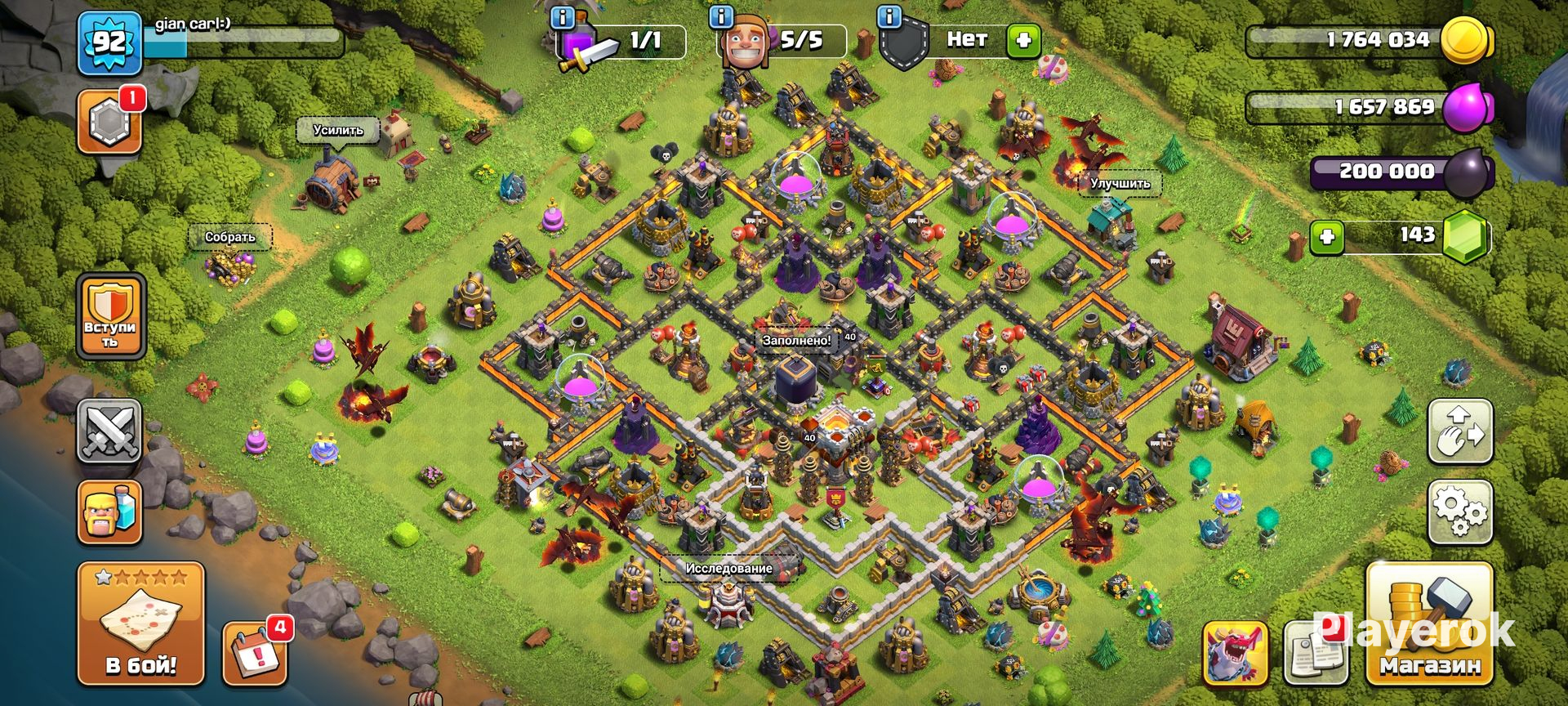Add gems with the green plus button

[1327, 237]
